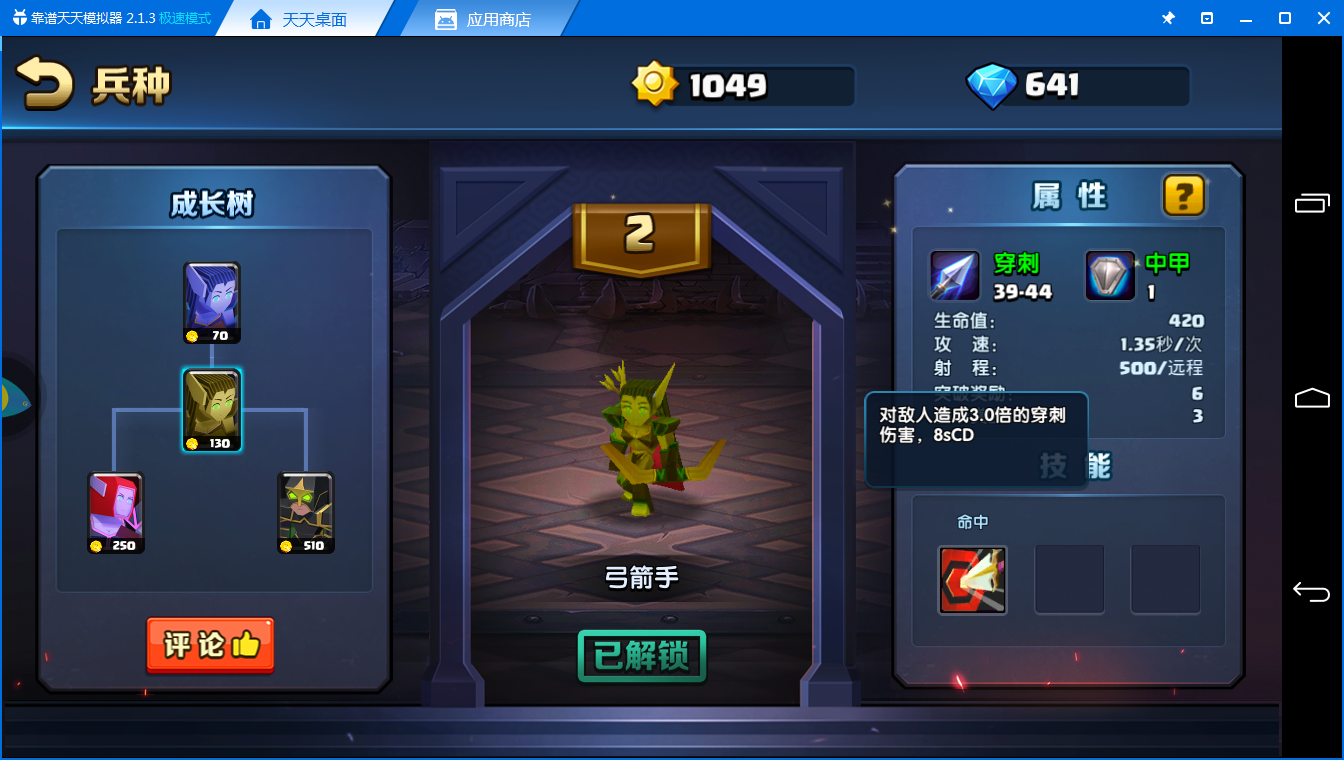
Task: Select the 命中 arrow skill icon
Action: pyautogui.click(x=972, y=580)
